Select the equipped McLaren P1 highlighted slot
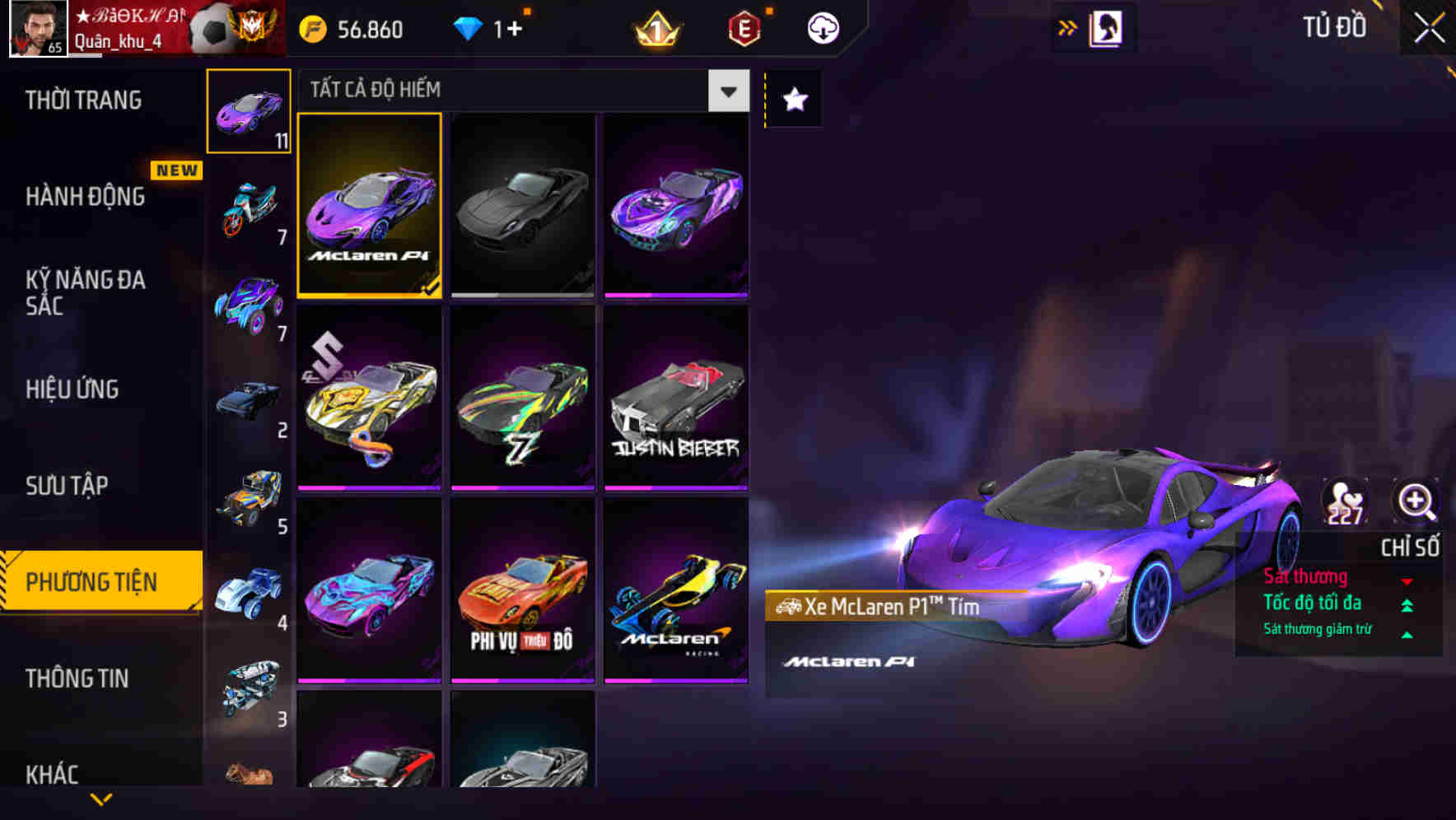The width and height of the screenshot is (1456, 820). coord(369,207)
